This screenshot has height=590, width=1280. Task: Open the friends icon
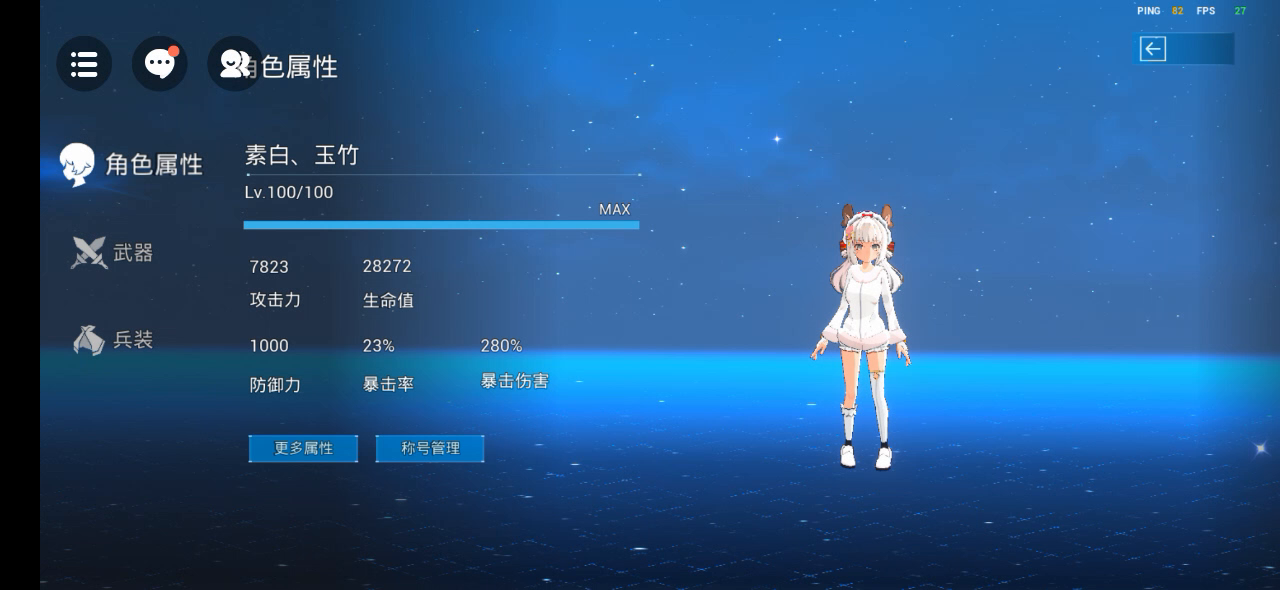click(234, 64)
